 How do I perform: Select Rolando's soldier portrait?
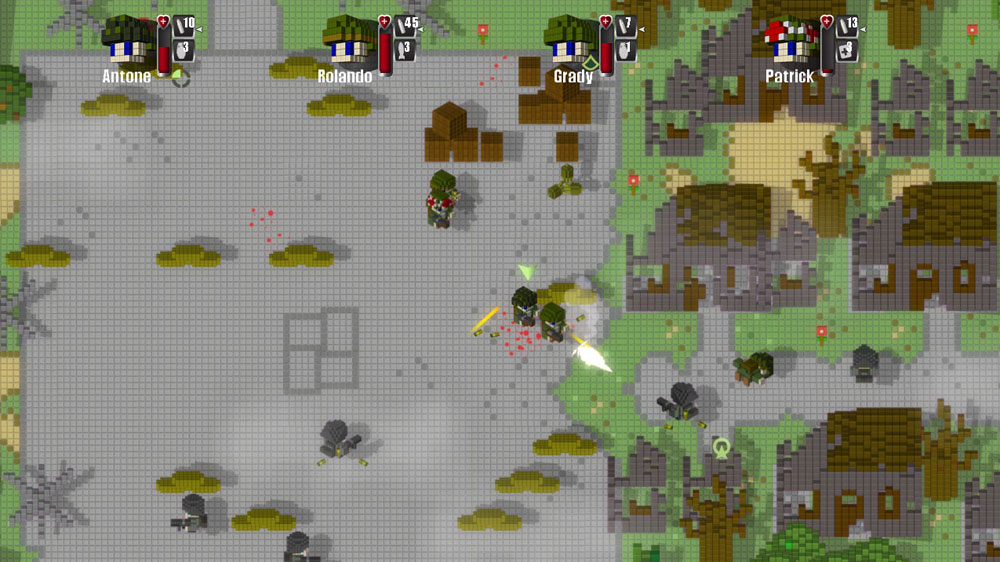[347, 42]
